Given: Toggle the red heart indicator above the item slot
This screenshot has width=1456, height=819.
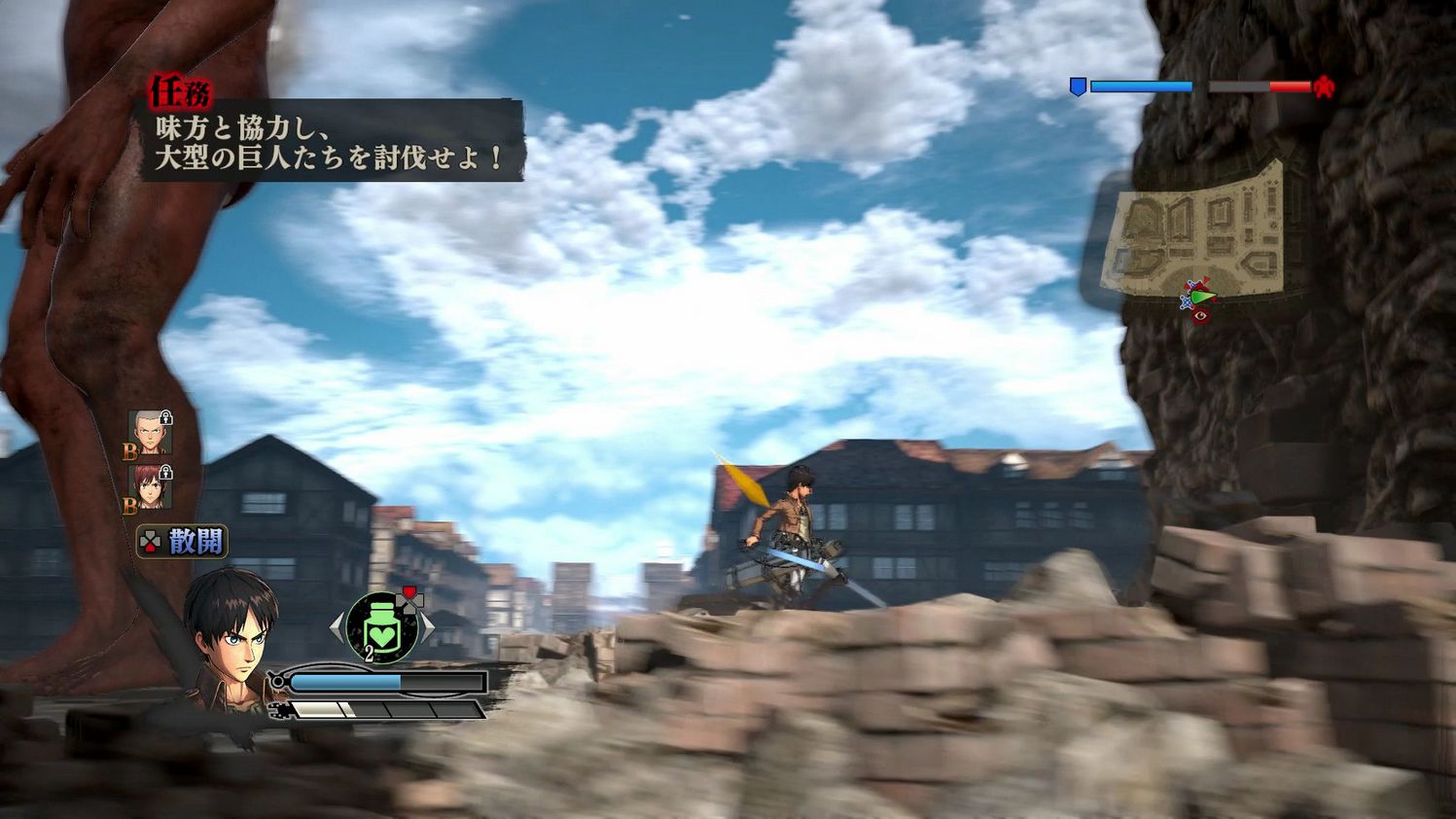Looking at the screenshot, I should click(409, 592).
